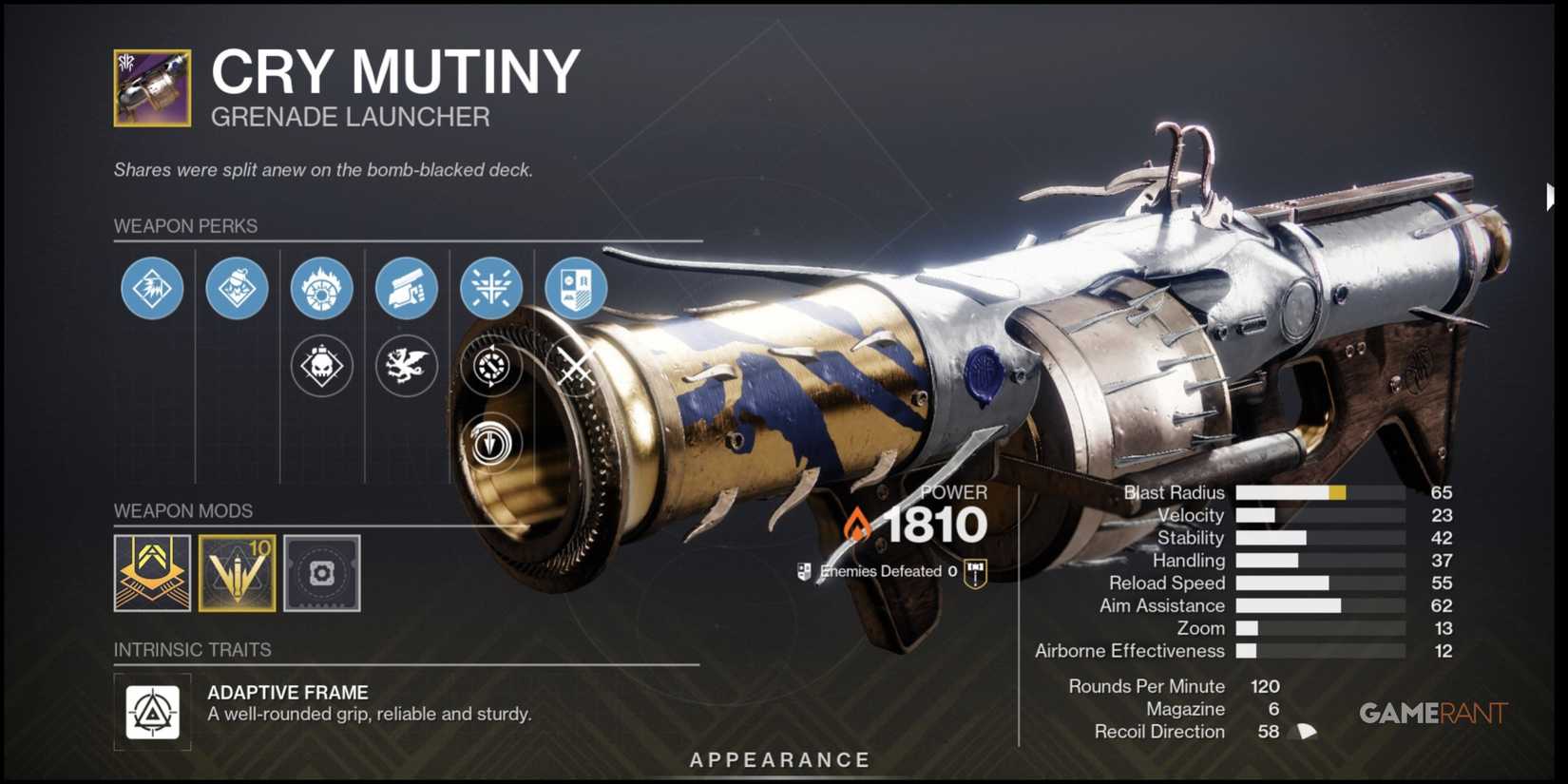Select the flaming wheel perk icon
Screen dimensions: 1568x784
tap(321, 288)
